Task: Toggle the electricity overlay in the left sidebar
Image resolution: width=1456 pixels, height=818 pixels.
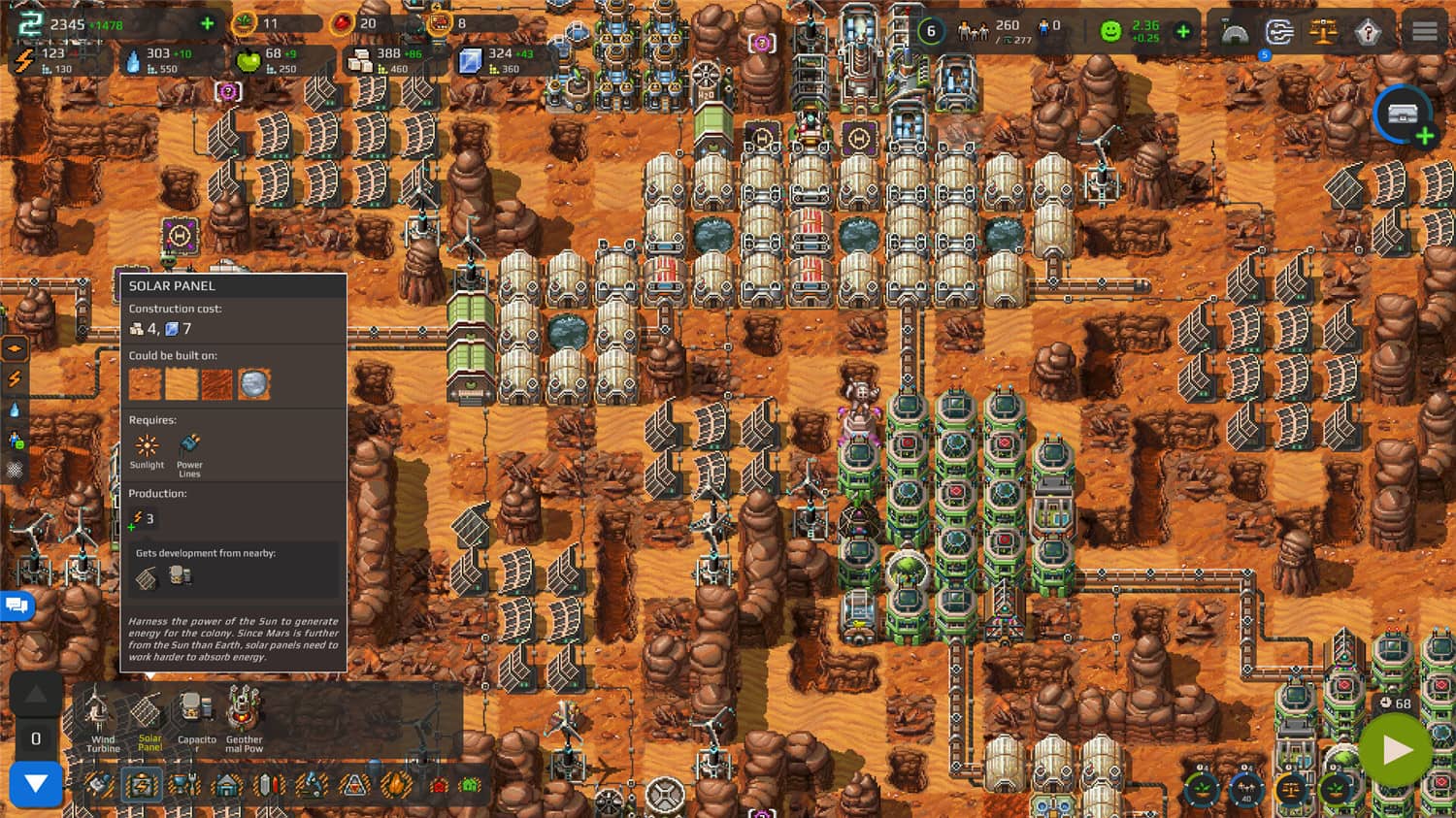Action: point(15,376)
